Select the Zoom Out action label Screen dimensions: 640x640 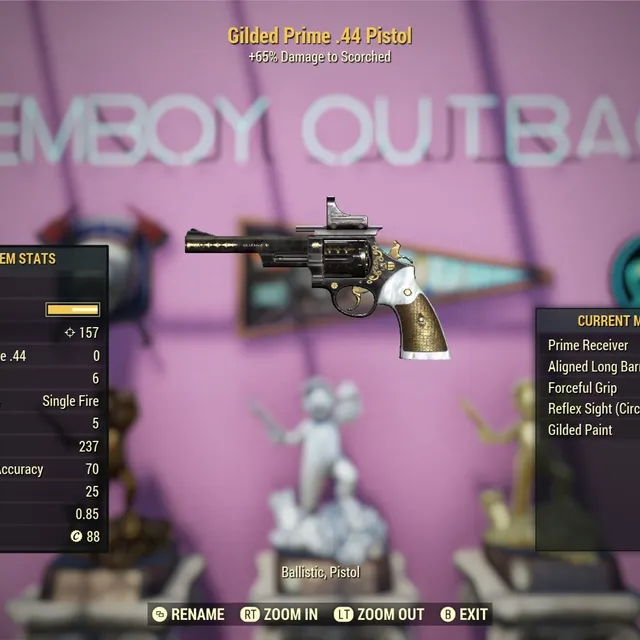click(379, 614)
